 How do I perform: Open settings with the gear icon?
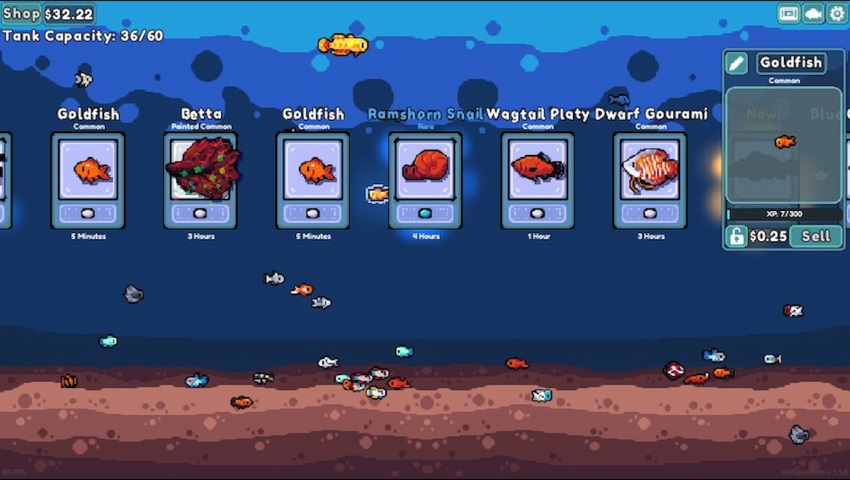(x=837, y=13)
